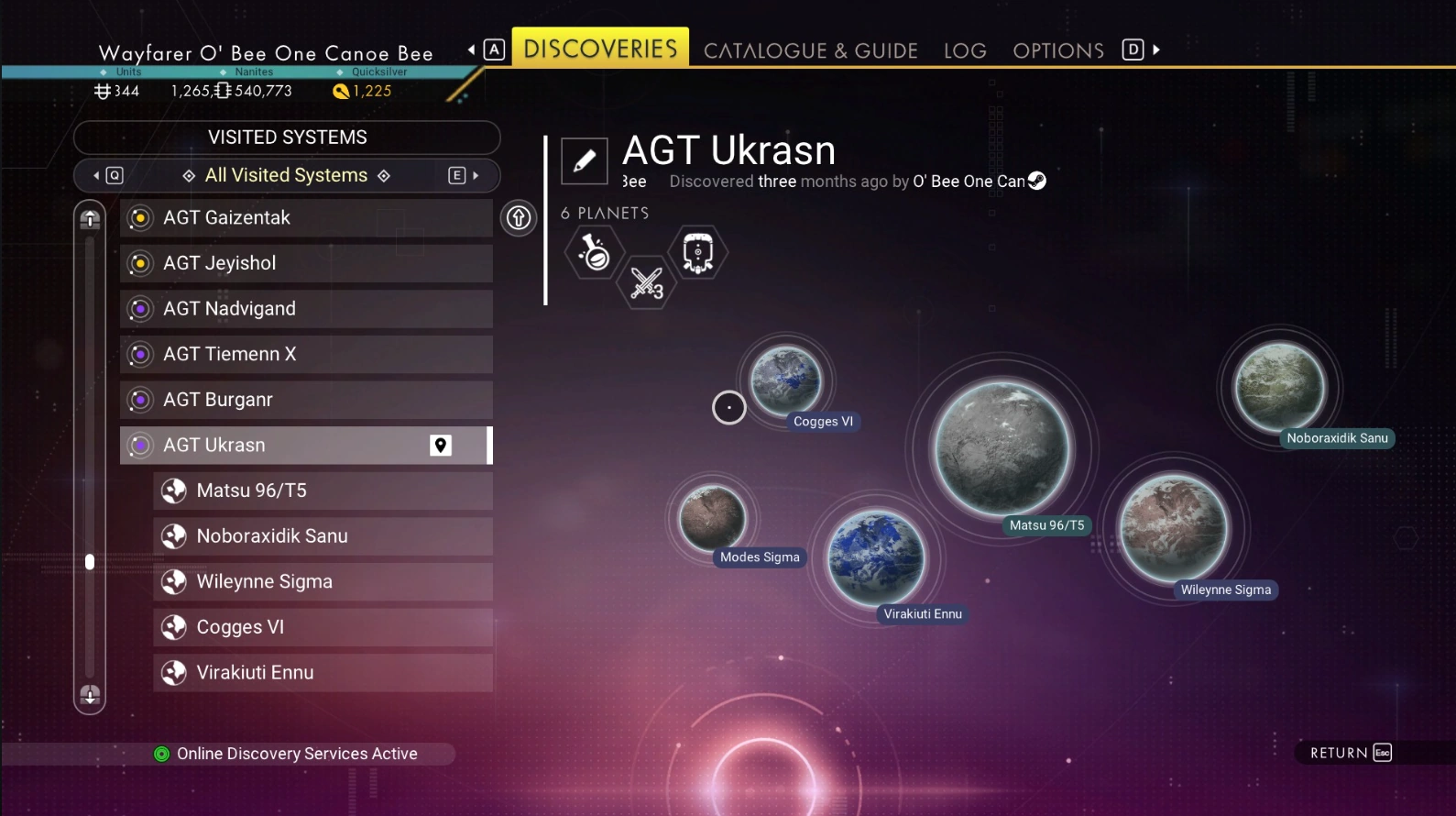Open Wileynne Sigma list entry
The image size is (1456, 816).
click(322, 582)
